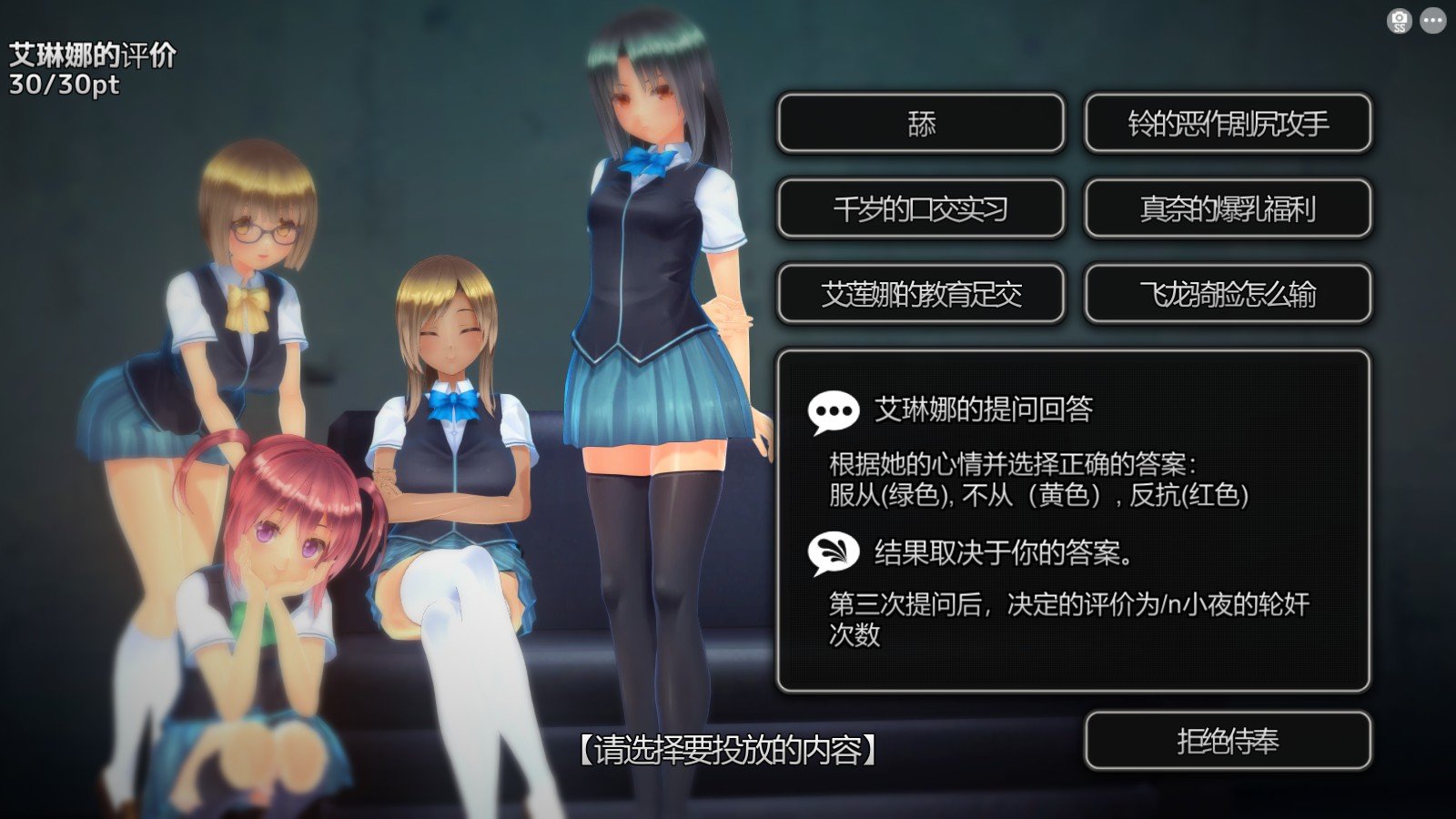
Task: Choose the 真奈的爆乳福利 option
Action: pyautogui.click(x=1228, y=208)
